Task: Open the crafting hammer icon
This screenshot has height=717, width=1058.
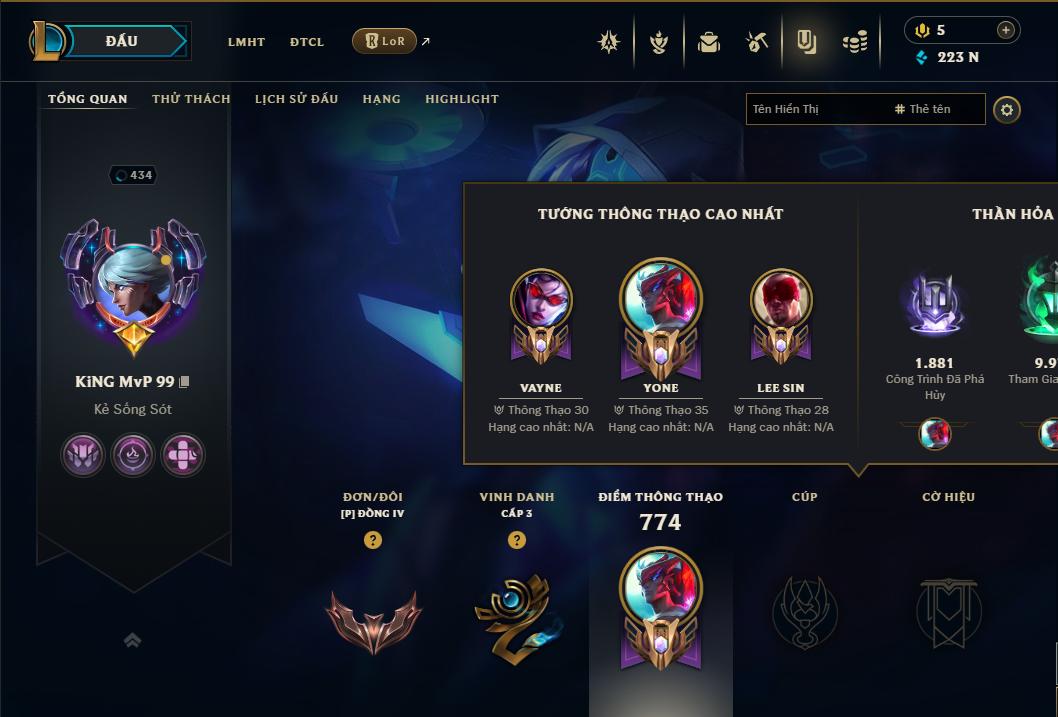Action: tap(757, 42)
